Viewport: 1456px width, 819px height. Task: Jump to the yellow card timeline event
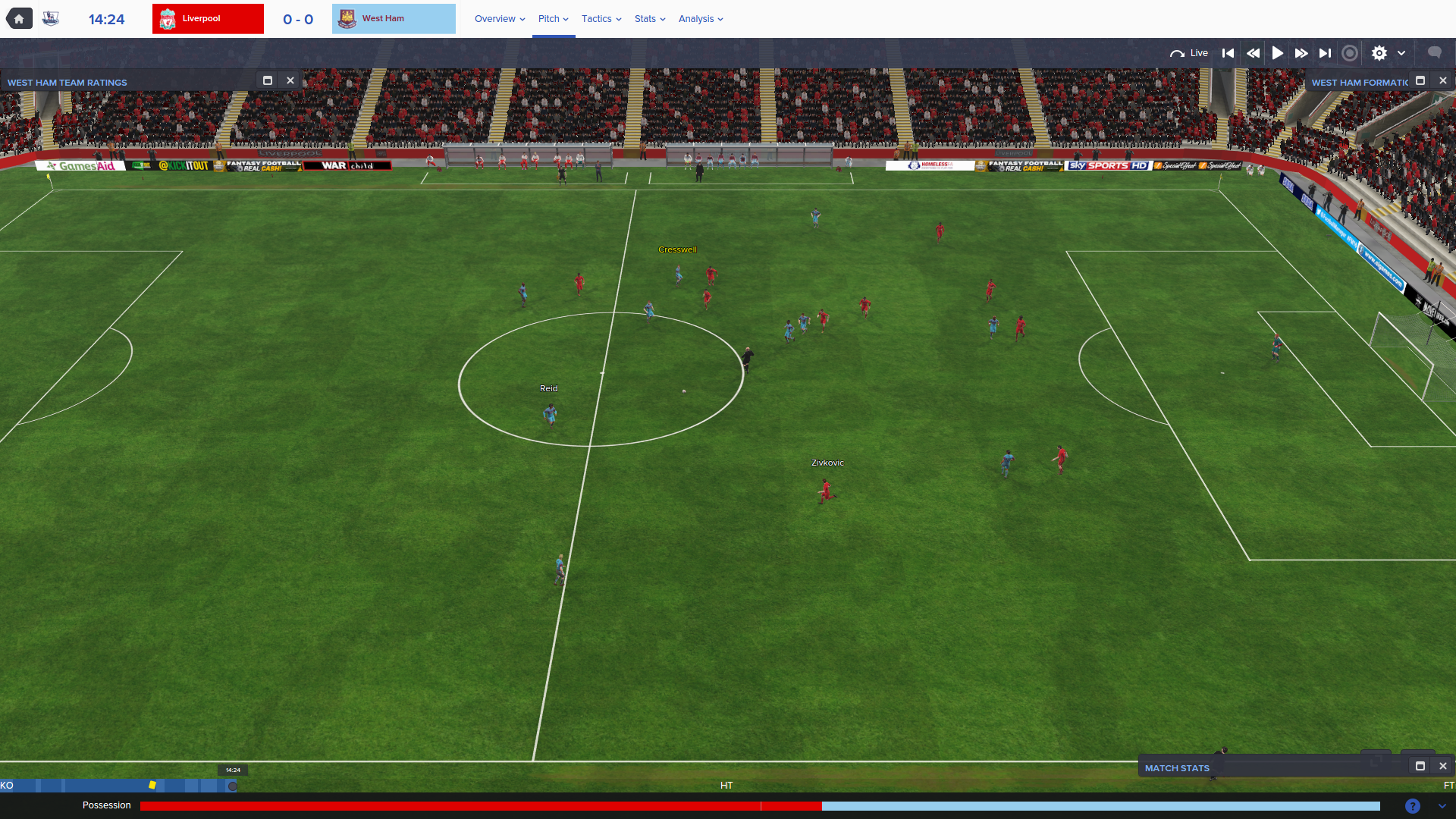(x=152, y=785)
